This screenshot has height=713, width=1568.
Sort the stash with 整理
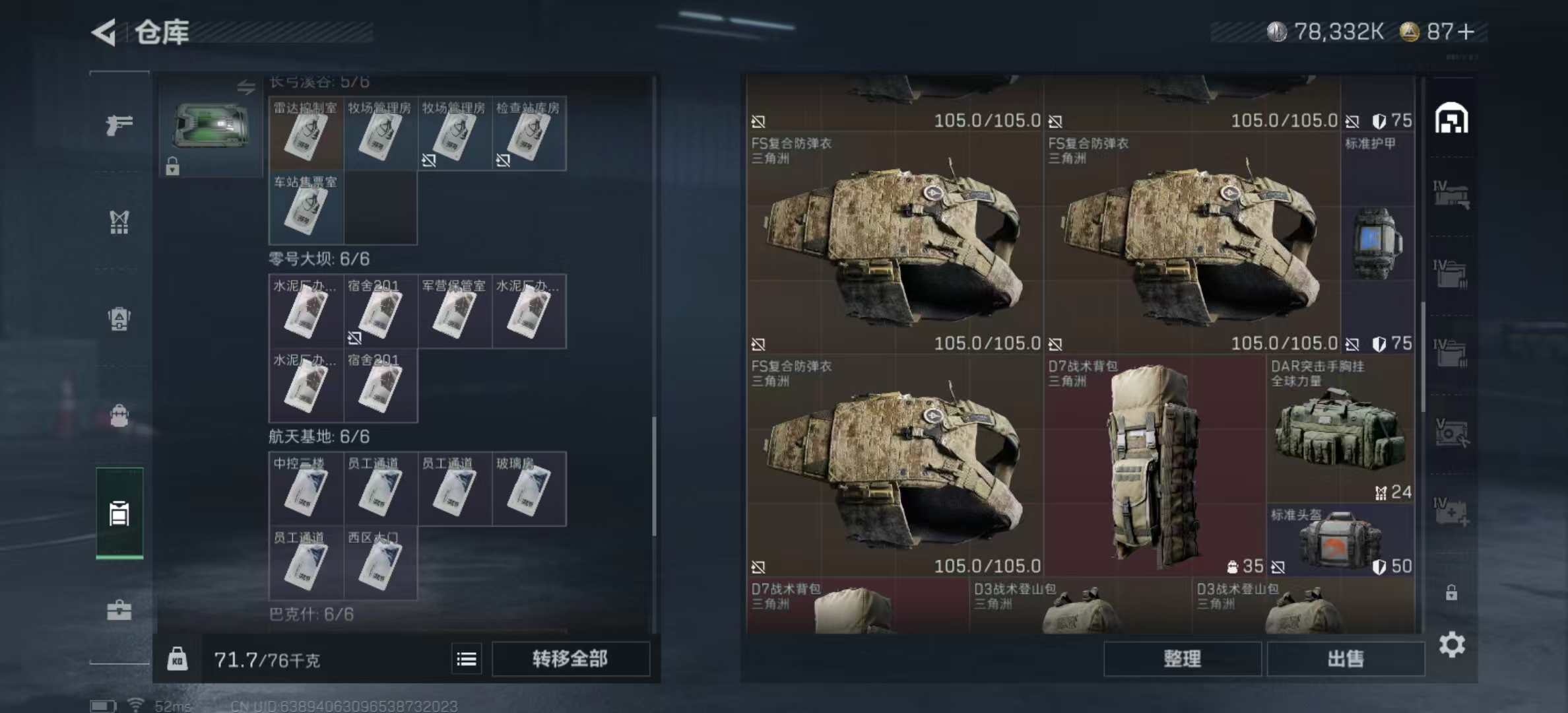tap(1182, 658)
